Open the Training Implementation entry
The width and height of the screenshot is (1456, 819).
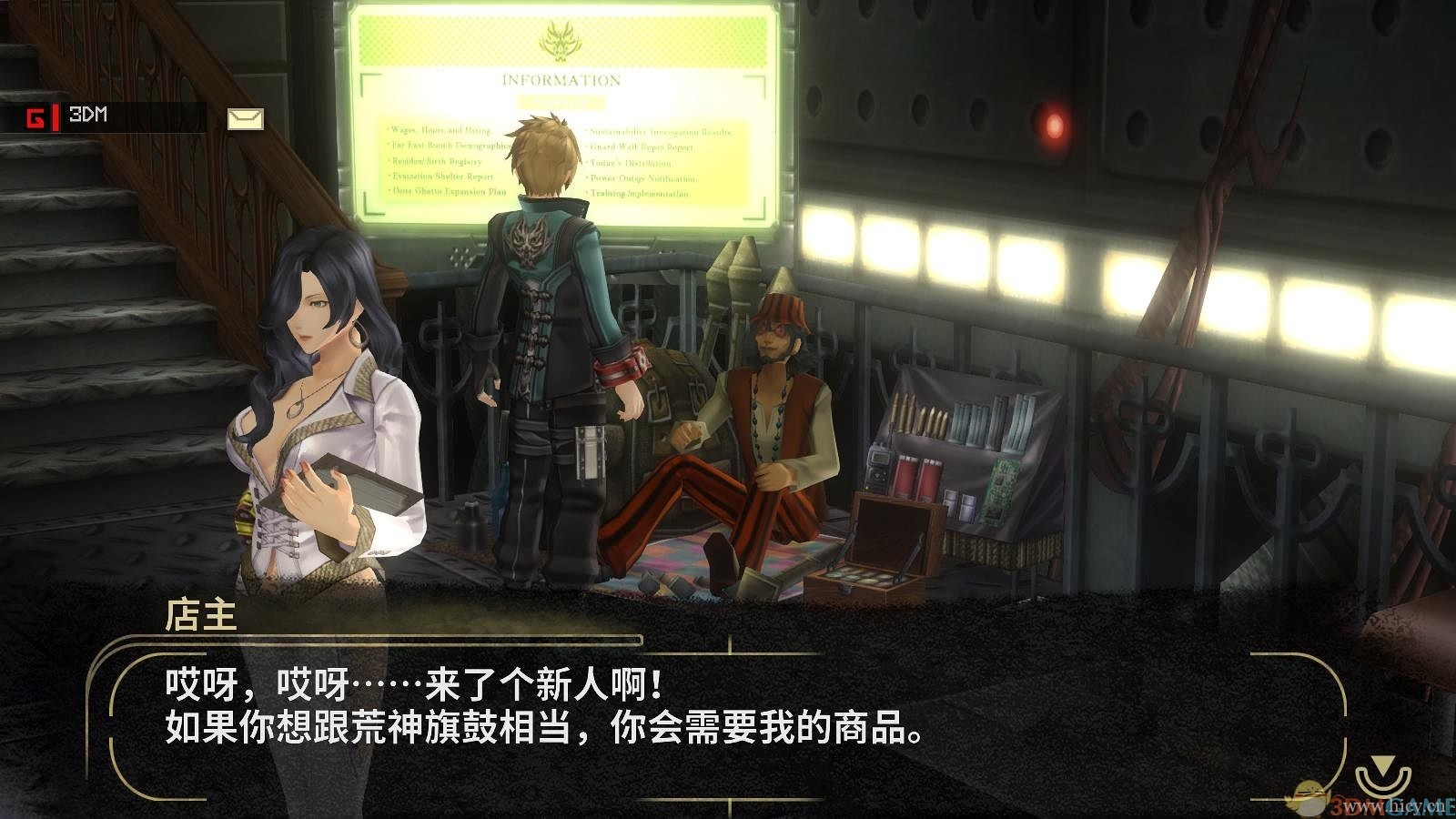(x=639, y=194)
